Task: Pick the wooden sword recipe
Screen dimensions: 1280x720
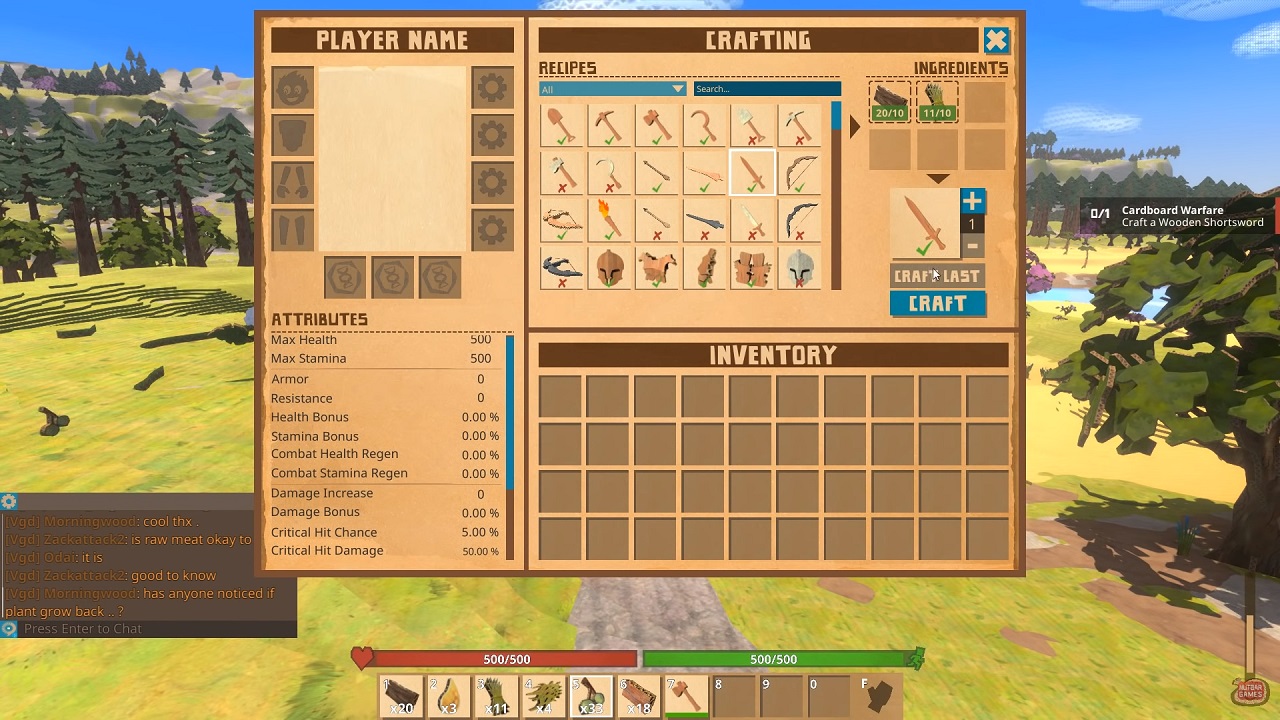Action: pos(752,173)
